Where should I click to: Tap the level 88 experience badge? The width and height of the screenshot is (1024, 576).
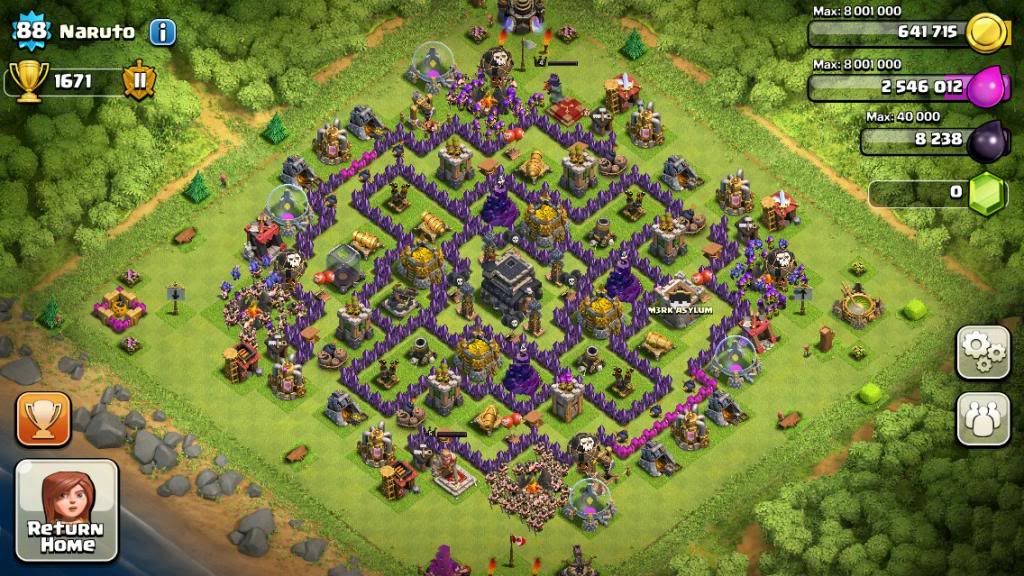(31, 31)
